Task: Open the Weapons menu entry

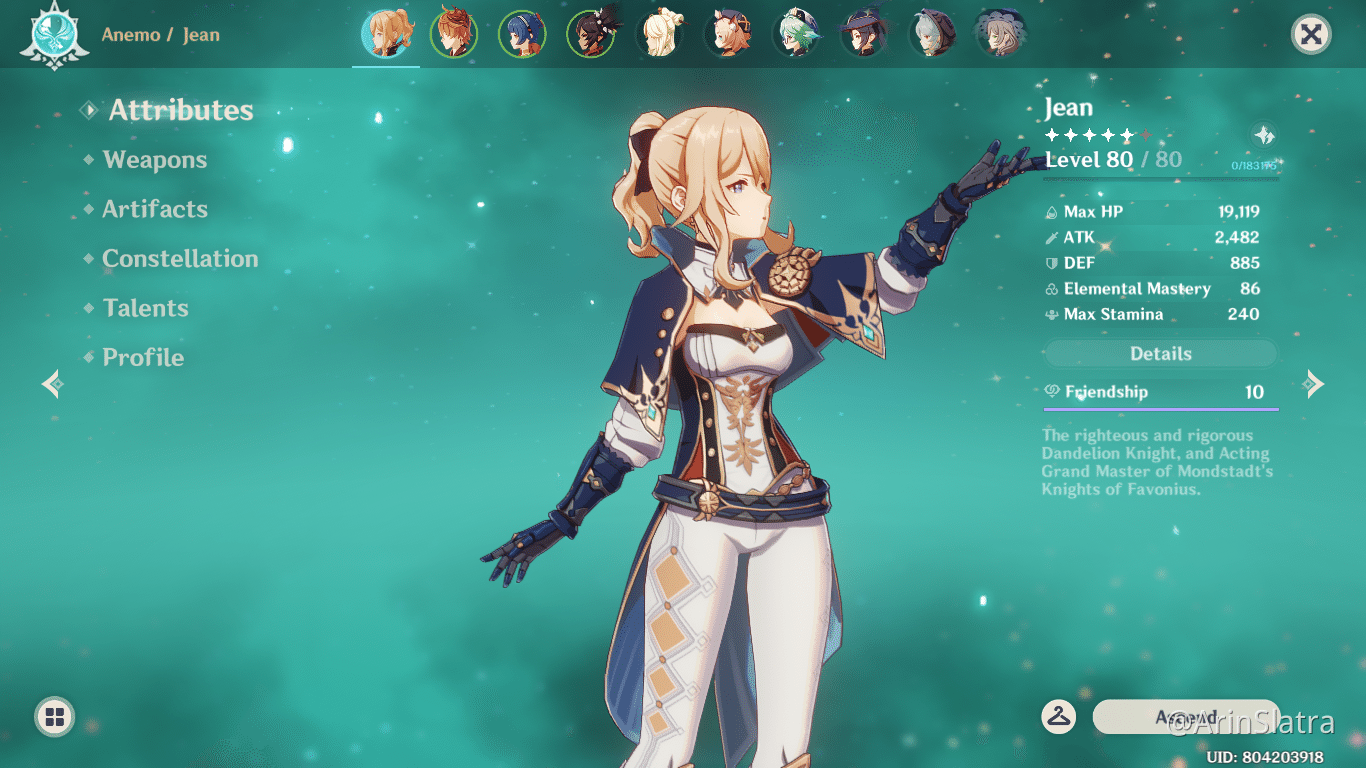Action: [x=154, y=160]
